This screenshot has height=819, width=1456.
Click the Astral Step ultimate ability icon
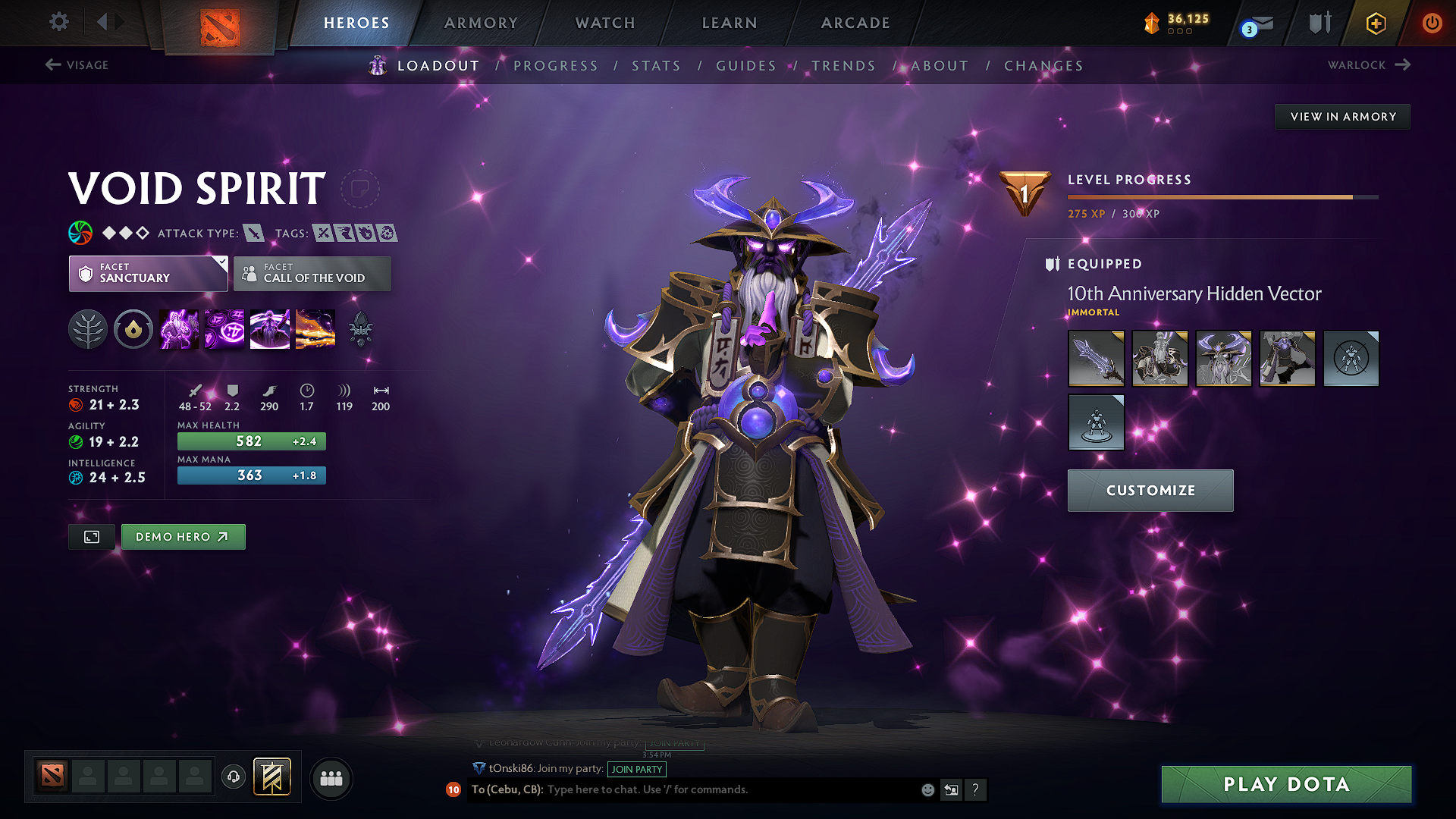tap(315, 329)
